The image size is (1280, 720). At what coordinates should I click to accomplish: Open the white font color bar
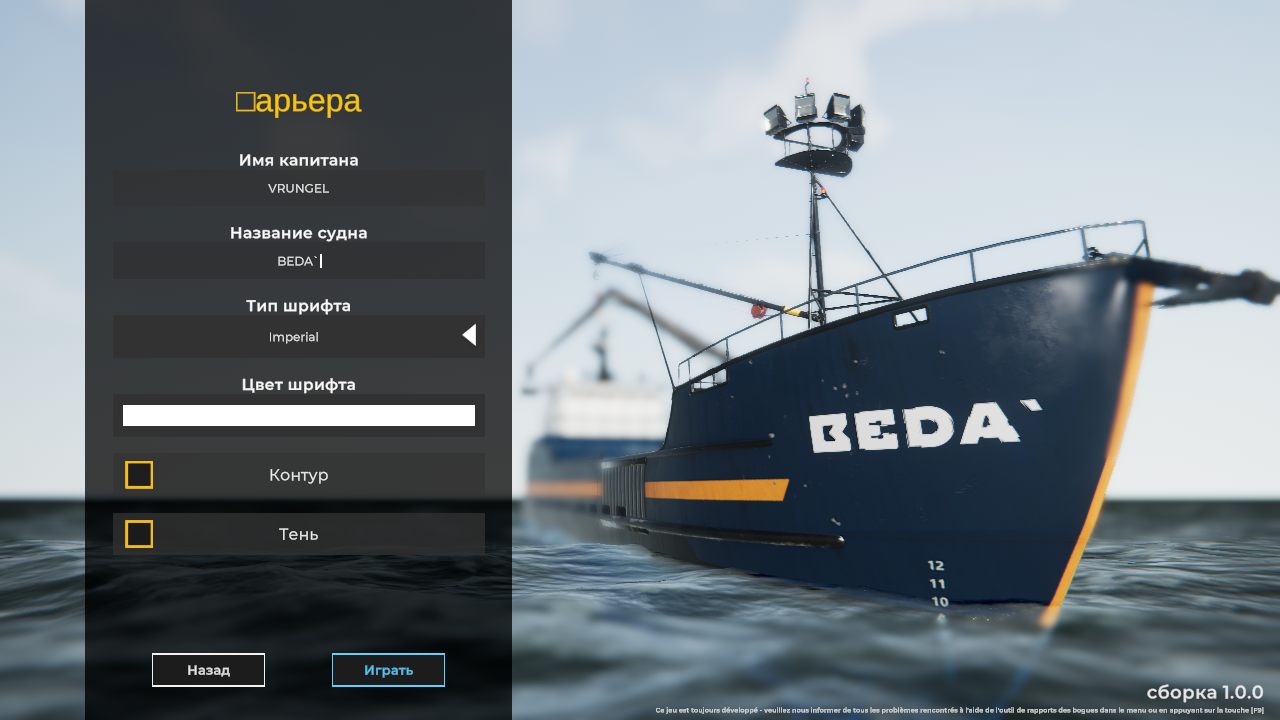(298, 415)
